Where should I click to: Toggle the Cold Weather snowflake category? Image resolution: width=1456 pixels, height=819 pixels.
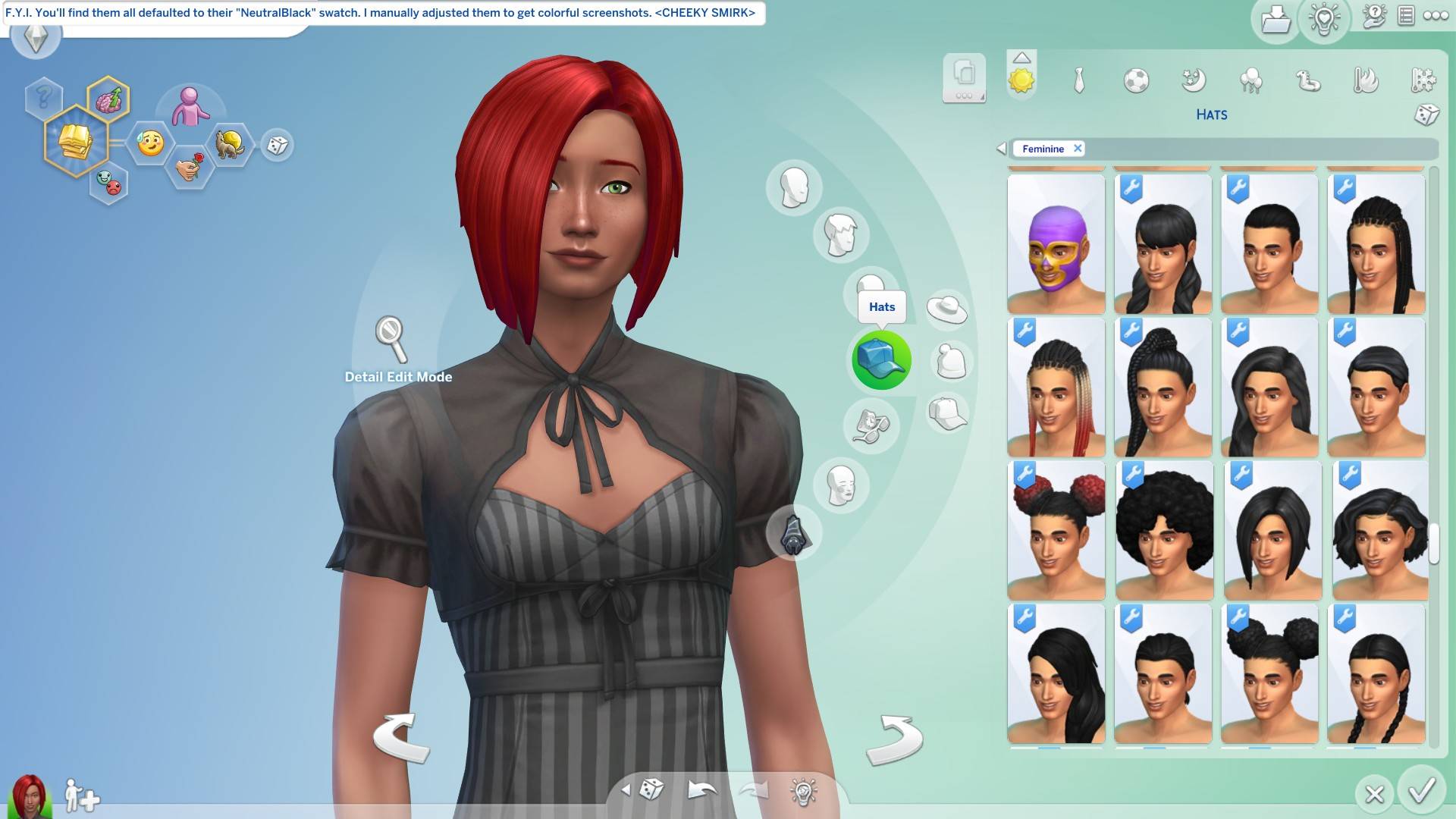click(x=1425, y=81)
